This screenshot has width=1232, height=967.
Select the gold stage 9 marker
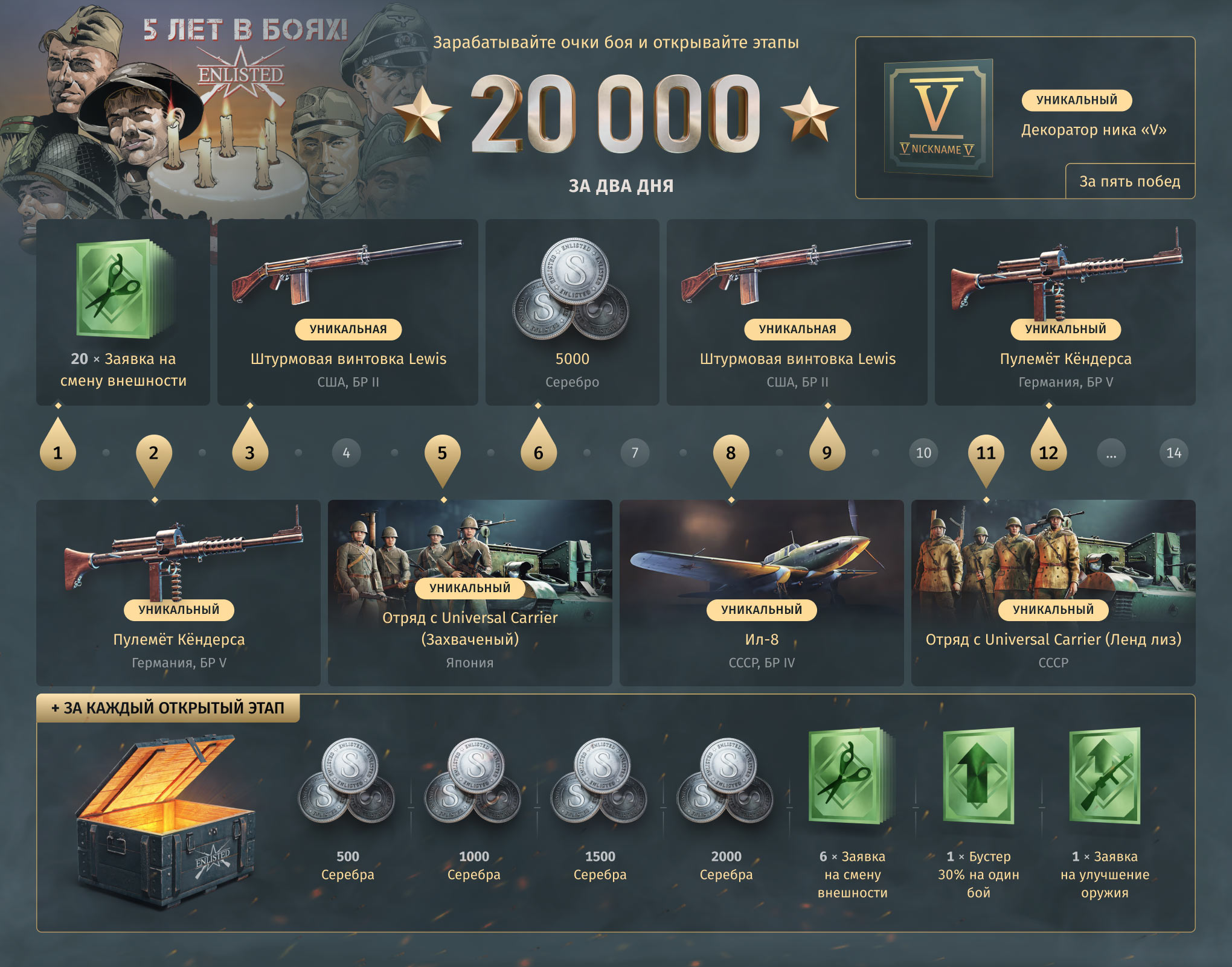pyautogui.click(x=827, y=452)
